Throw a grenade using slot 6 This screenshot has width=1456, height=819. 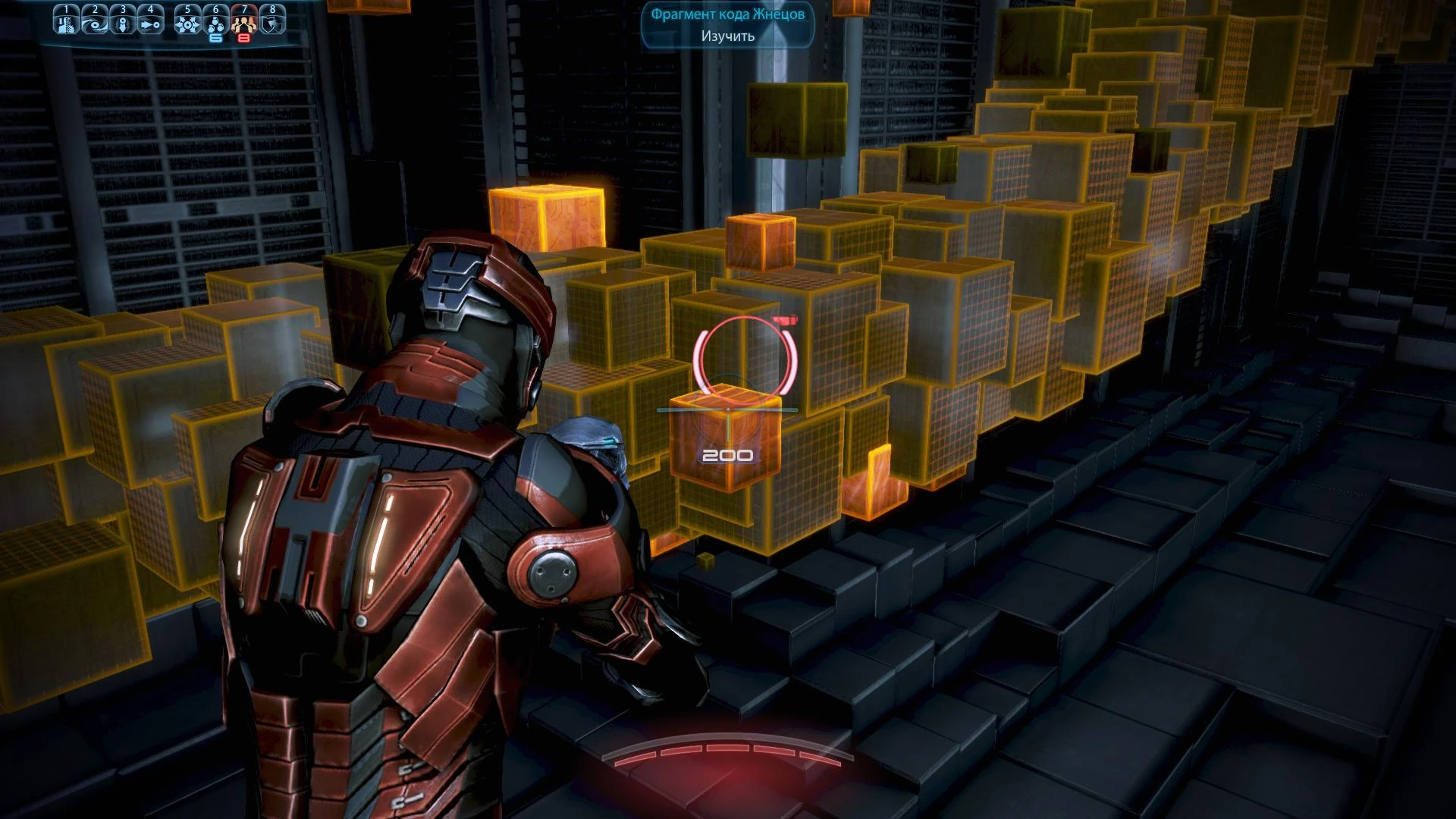pyautogui.click(x=215, y=24)
